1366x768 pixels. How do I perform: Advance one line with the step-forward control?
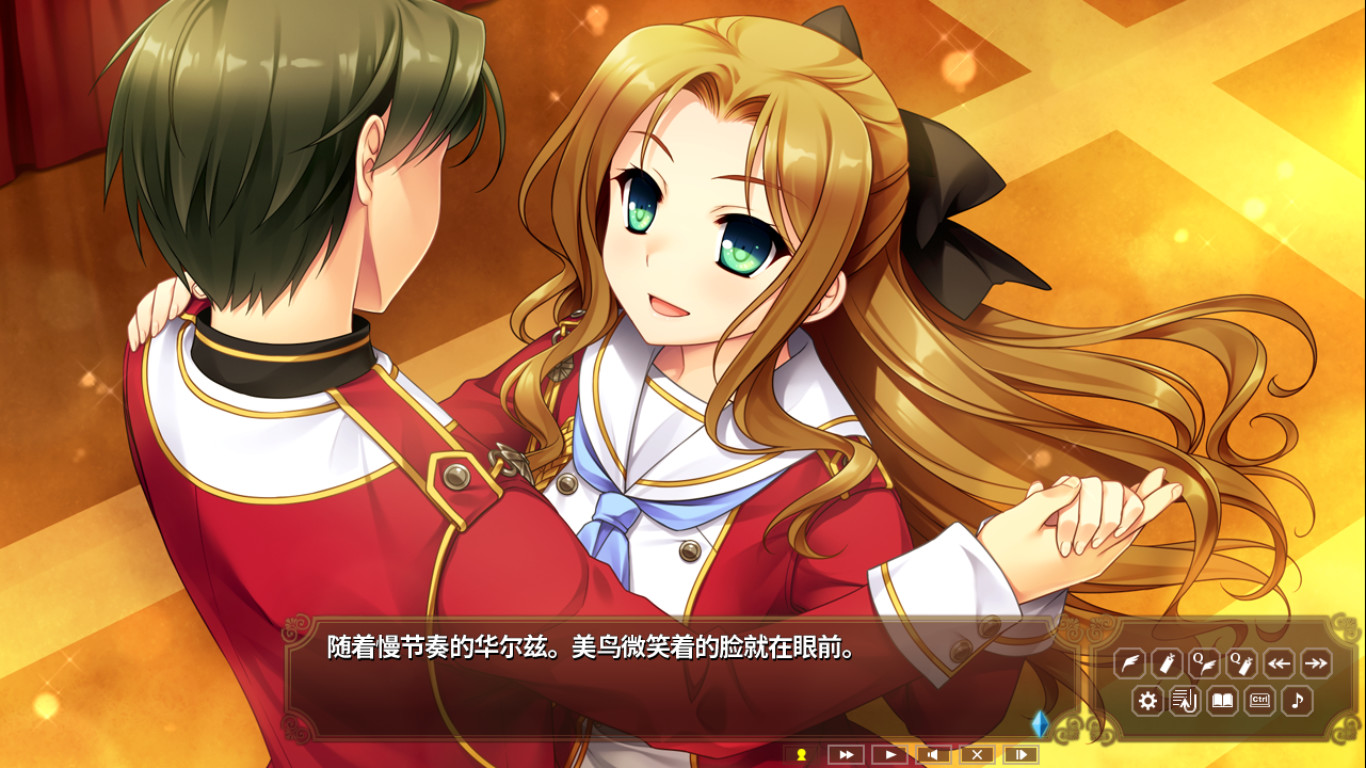click(1021, 754)
